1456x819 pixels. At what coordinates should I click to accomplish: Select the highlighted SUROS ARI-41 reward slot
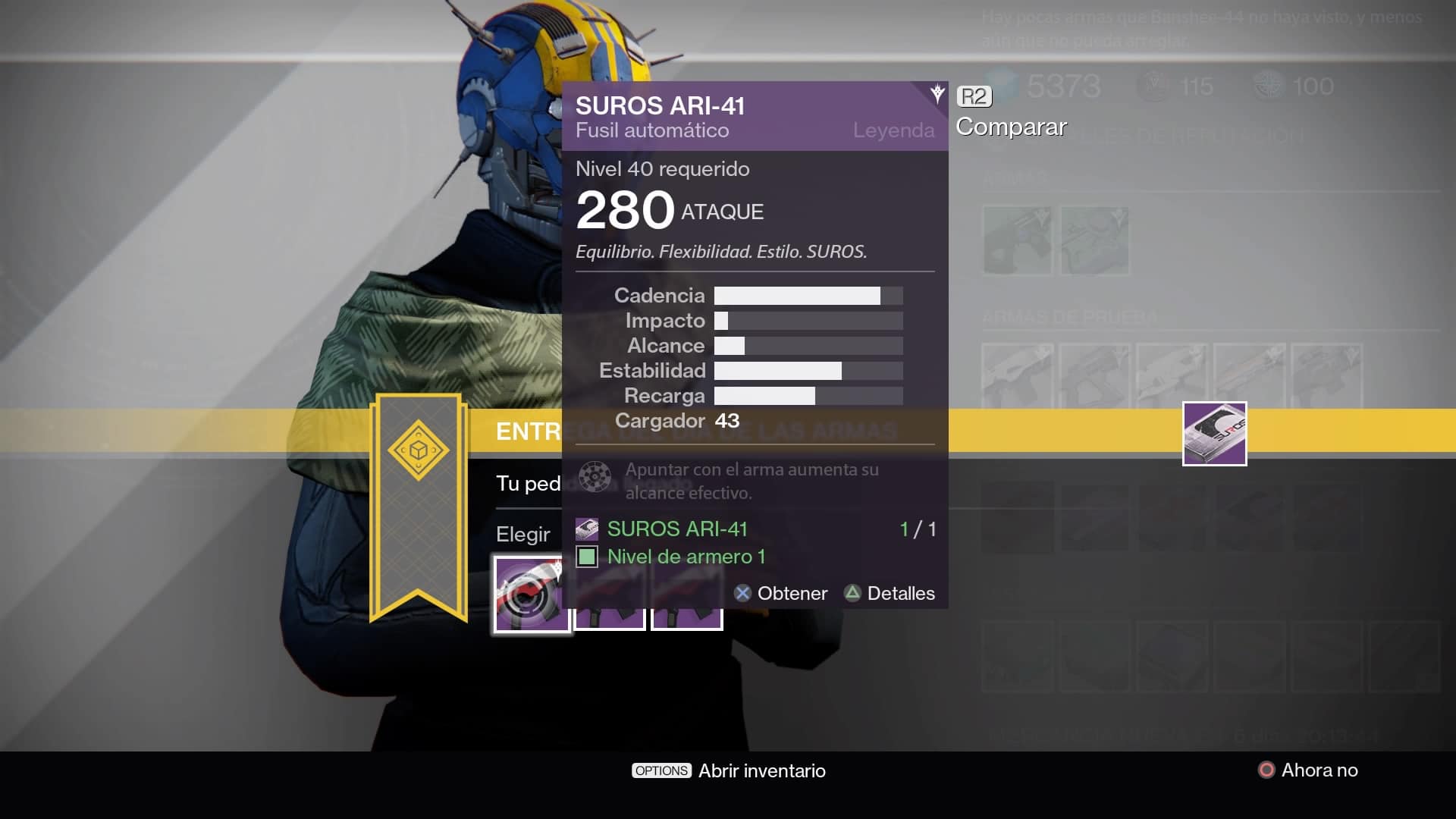tap(532, 594)
